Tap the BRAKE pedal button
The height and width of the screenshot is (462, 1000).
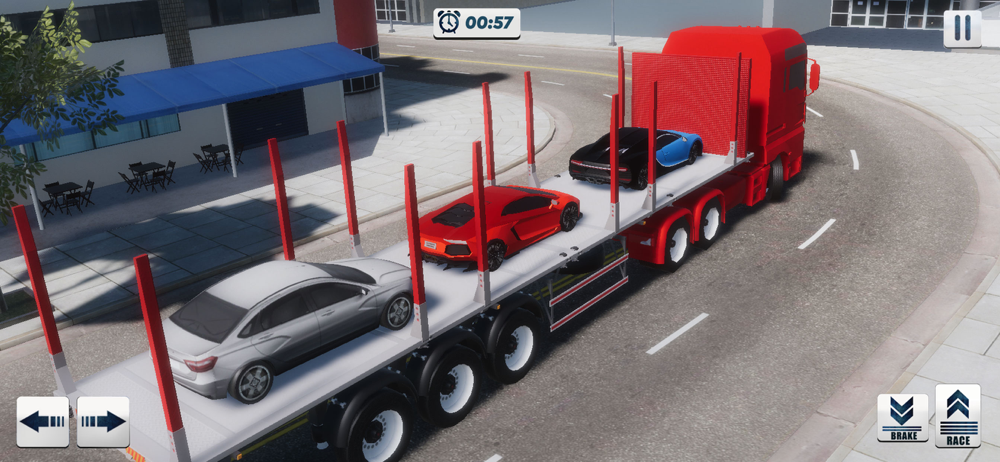(902, 417)
